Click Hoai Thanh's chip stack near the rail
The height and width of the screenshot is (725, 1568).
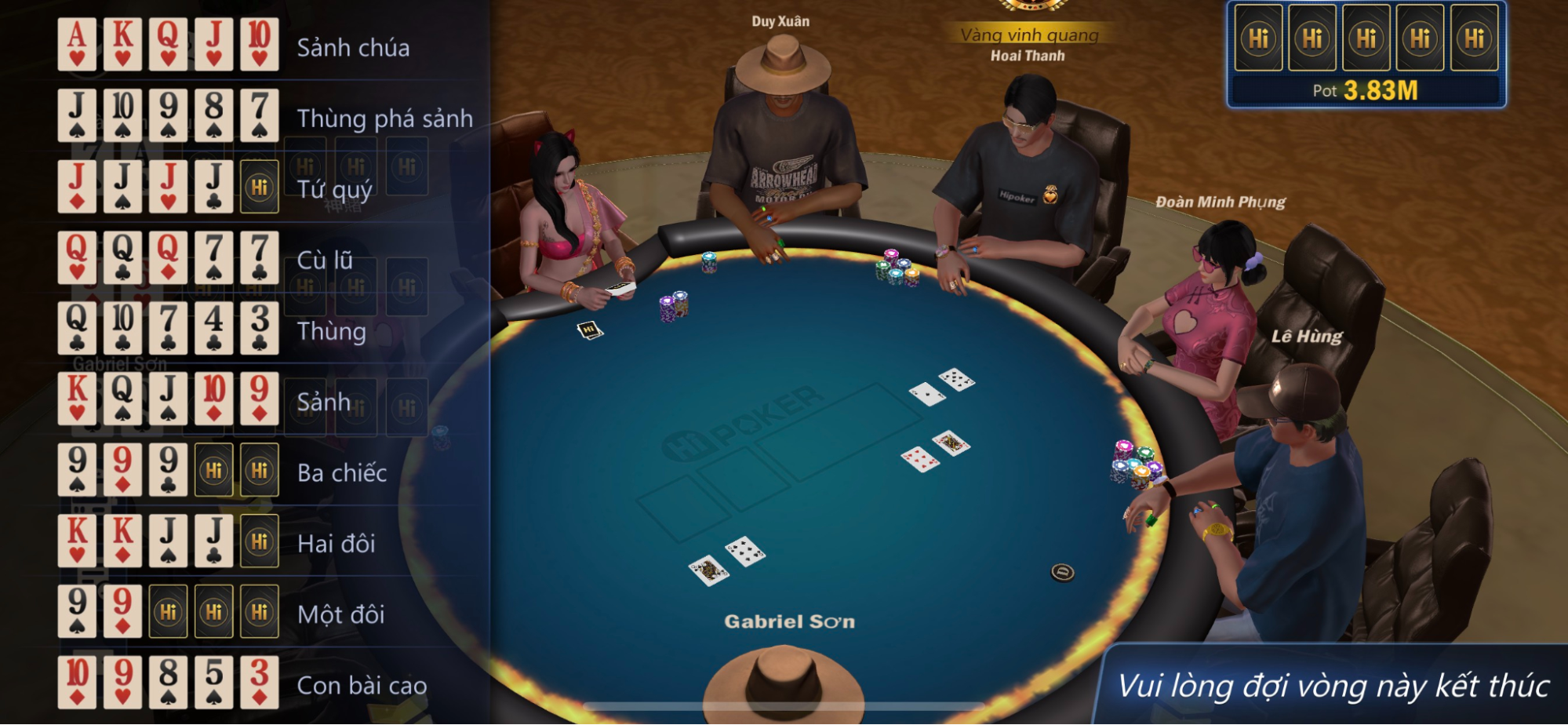[894, 267]
